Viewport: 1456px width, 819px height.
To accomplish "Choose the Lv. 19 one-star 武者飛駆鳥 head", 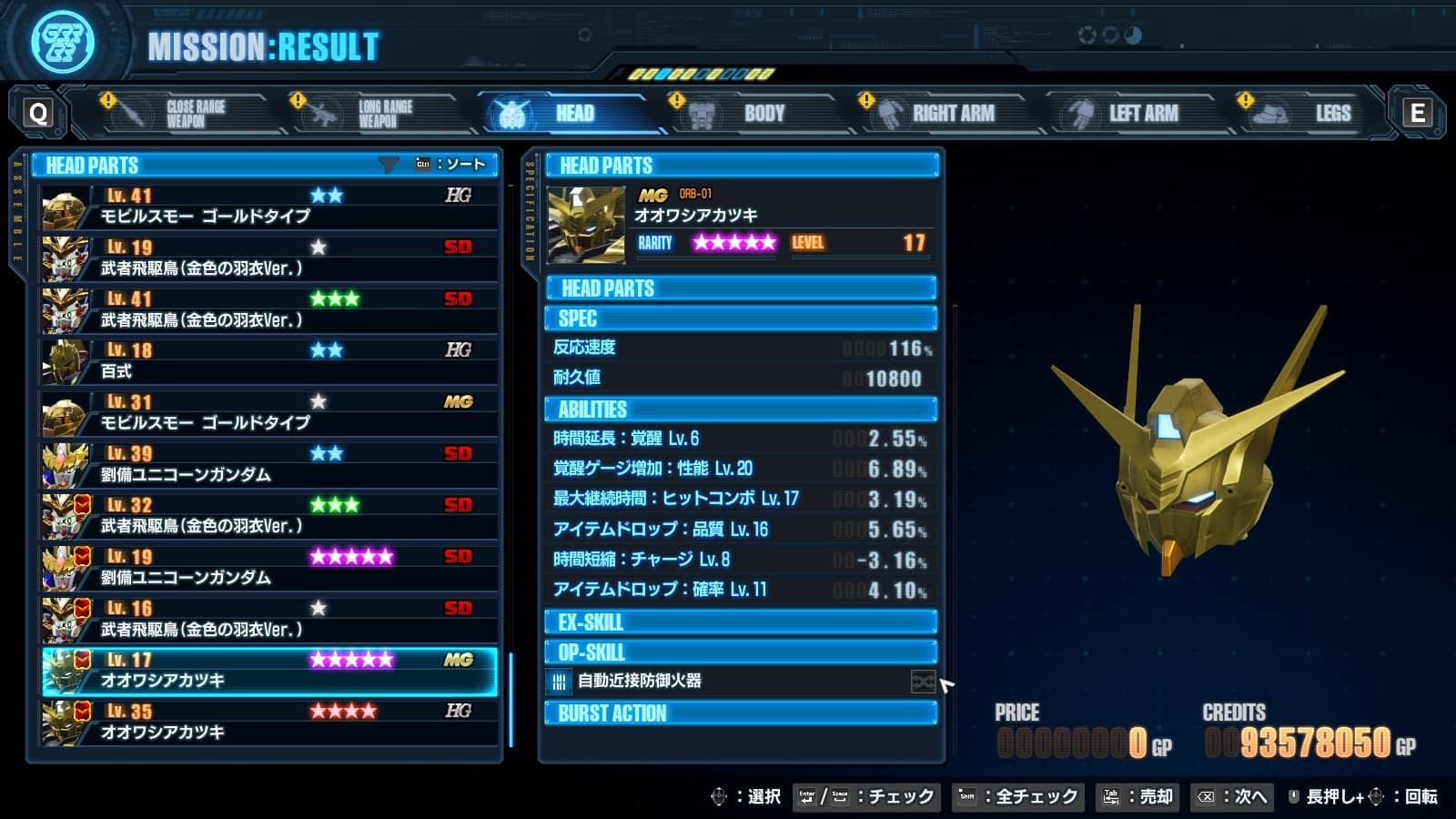I will coord(269,258).
